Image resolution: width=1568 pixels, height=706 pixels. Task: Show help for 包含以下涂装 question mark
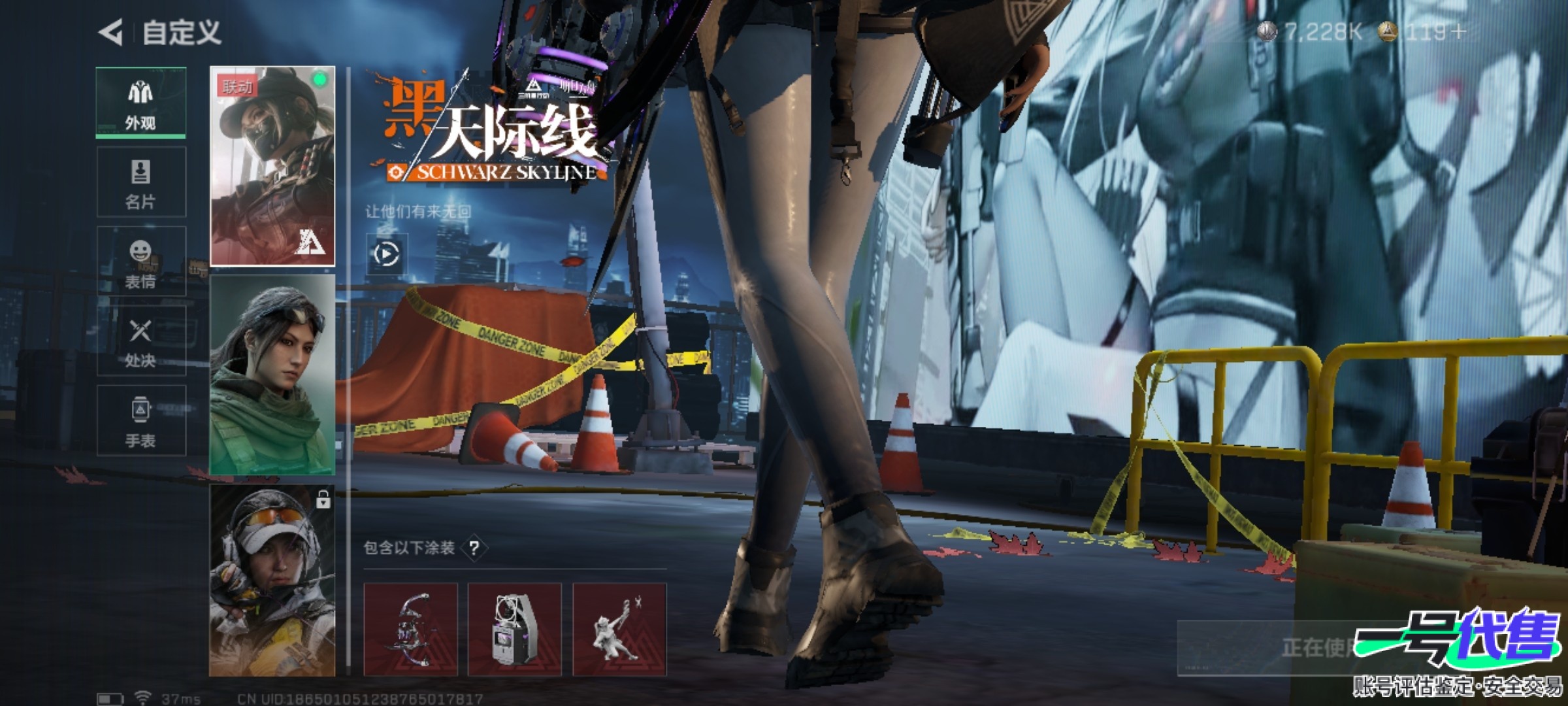click(x=474, y=548)
